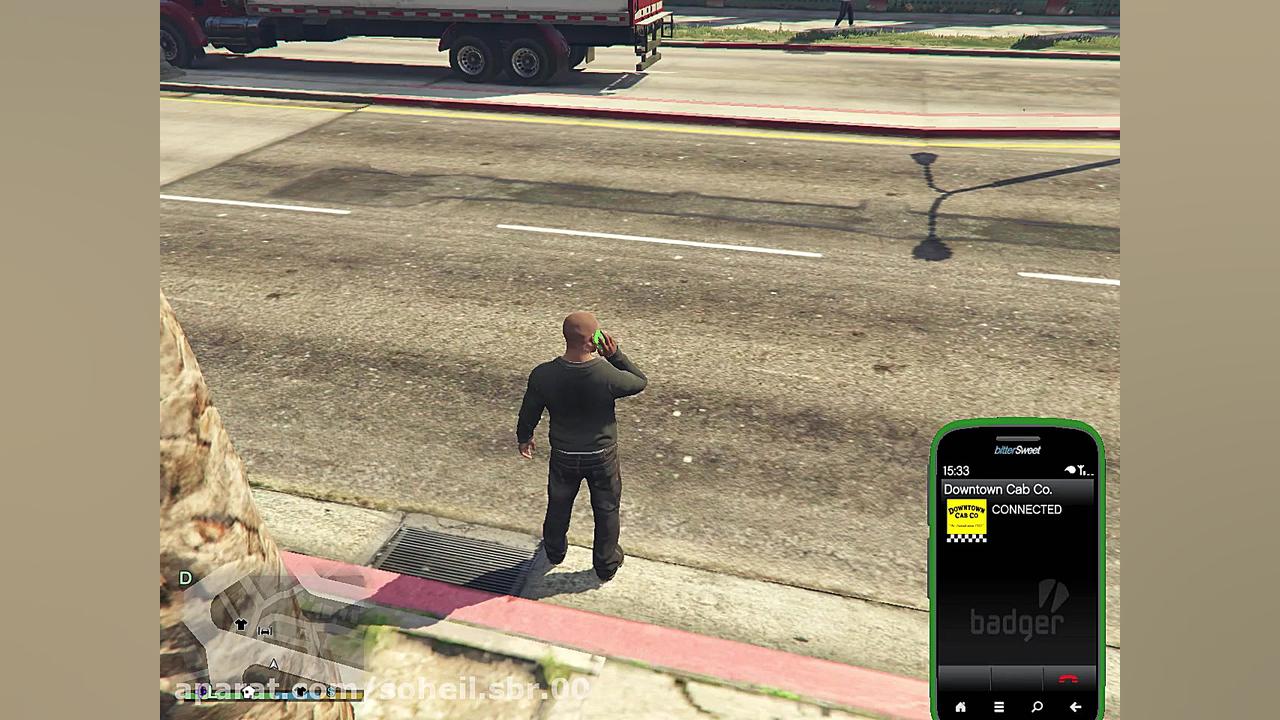Screen dimensions: 1280x720
Task: Tap the red hang-up phone icon
Action: (x=1068, y=678)
